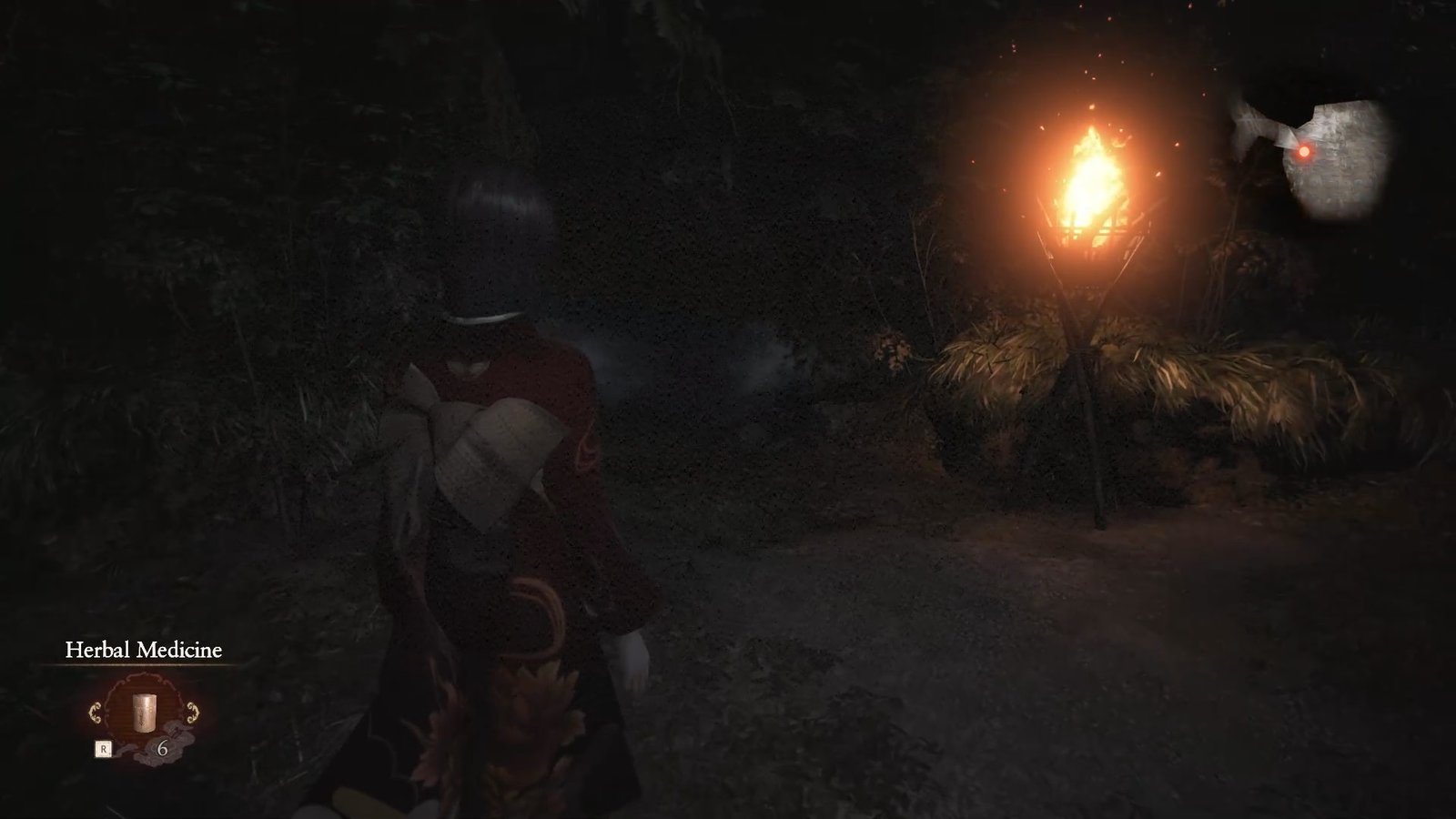Expand the Herbal Medicine name banner
Screen dimensions: 1456x819
coord(144,650)
